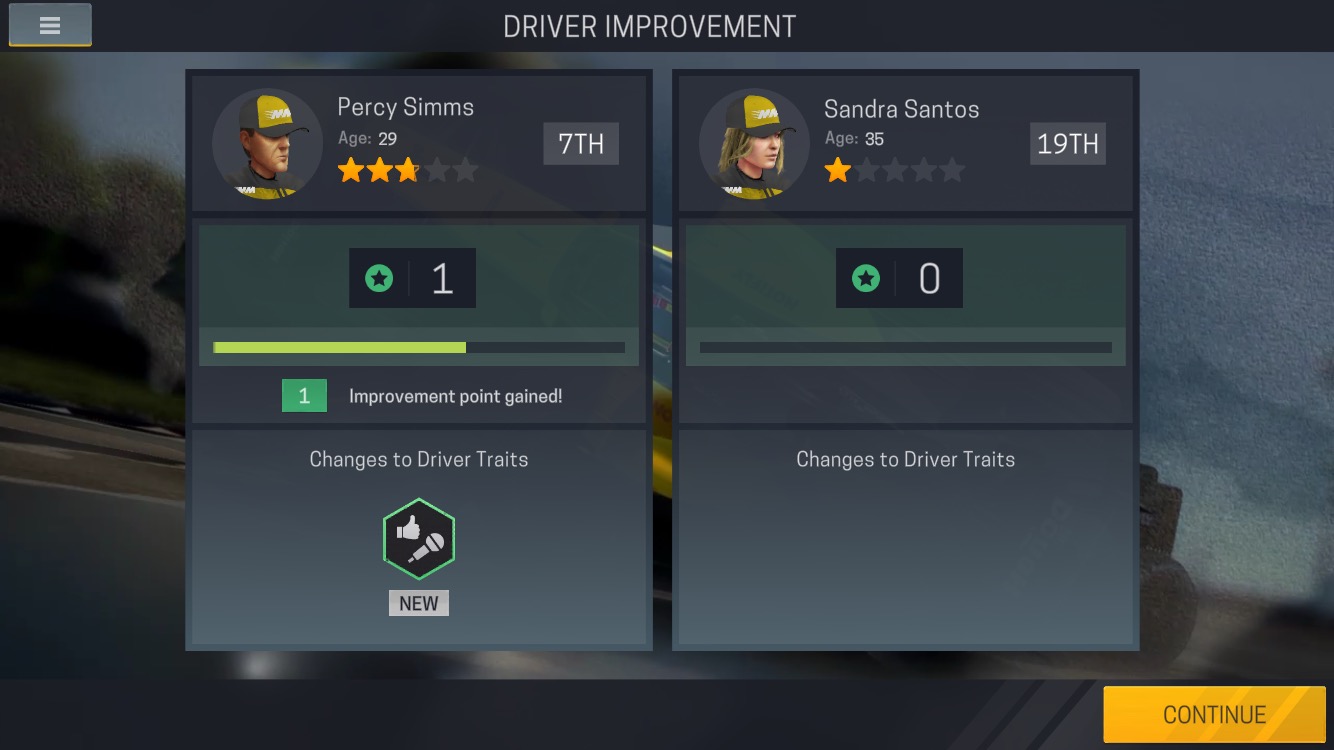Screen dimensions: 1334x750
Task: Select Percy Simms' driver portrait
Action: pyautogui.click(x=267, y=144)
